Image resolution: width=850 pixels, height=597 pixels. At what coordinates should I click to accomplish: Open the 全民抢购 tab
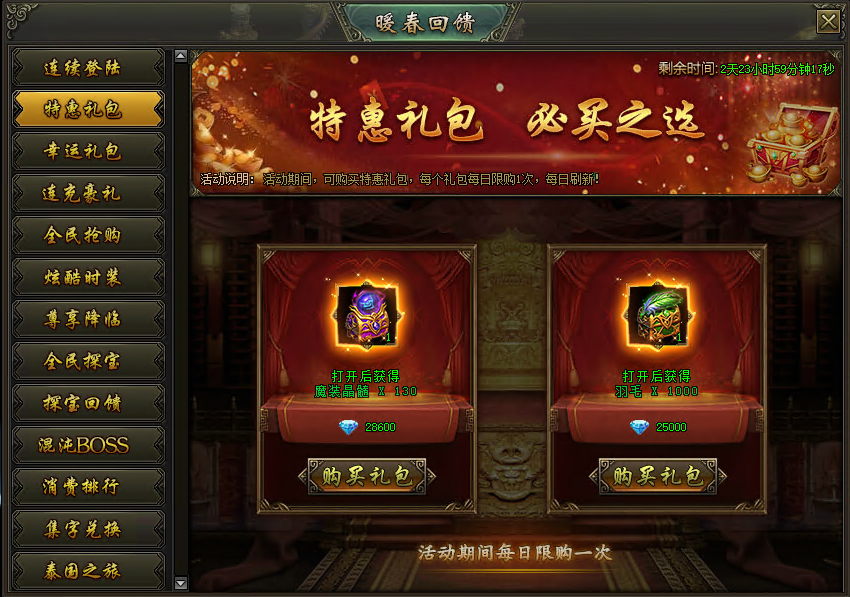click(x=88, y=235)
